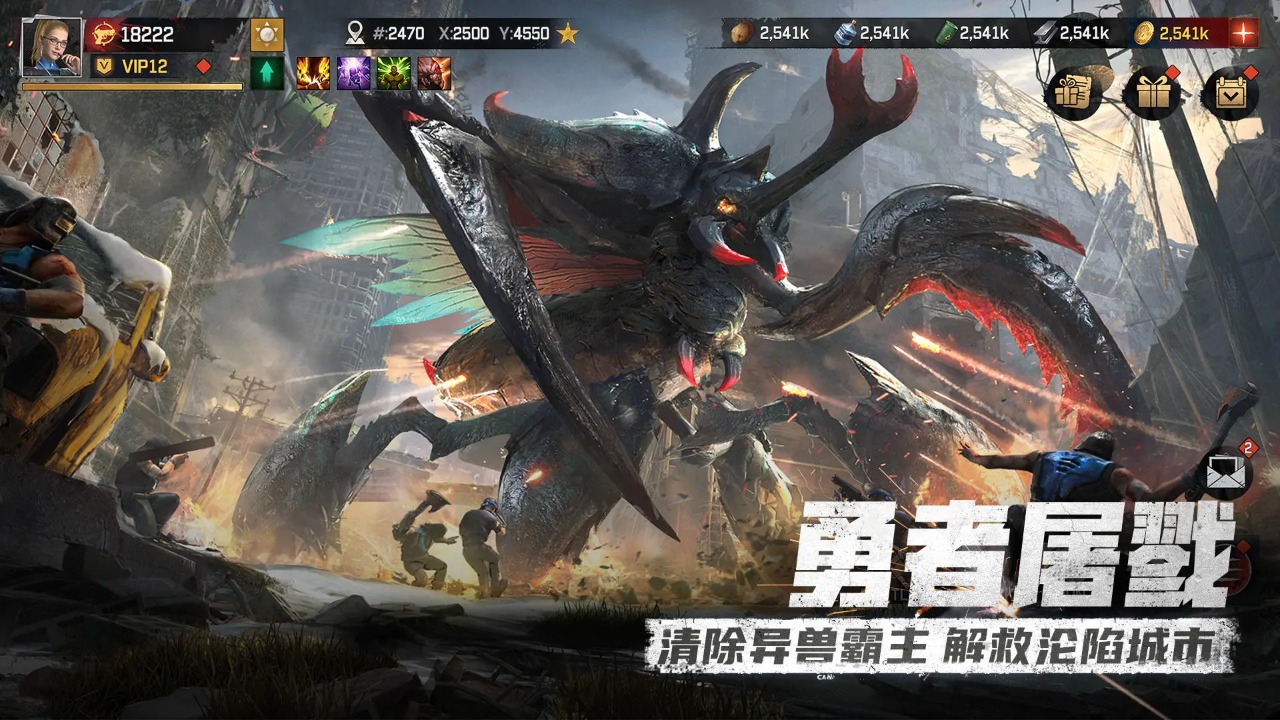Screen dimensions: 1280x720
Task: Click the yellow progress bar under VIP12
Action: click(130, 88)
